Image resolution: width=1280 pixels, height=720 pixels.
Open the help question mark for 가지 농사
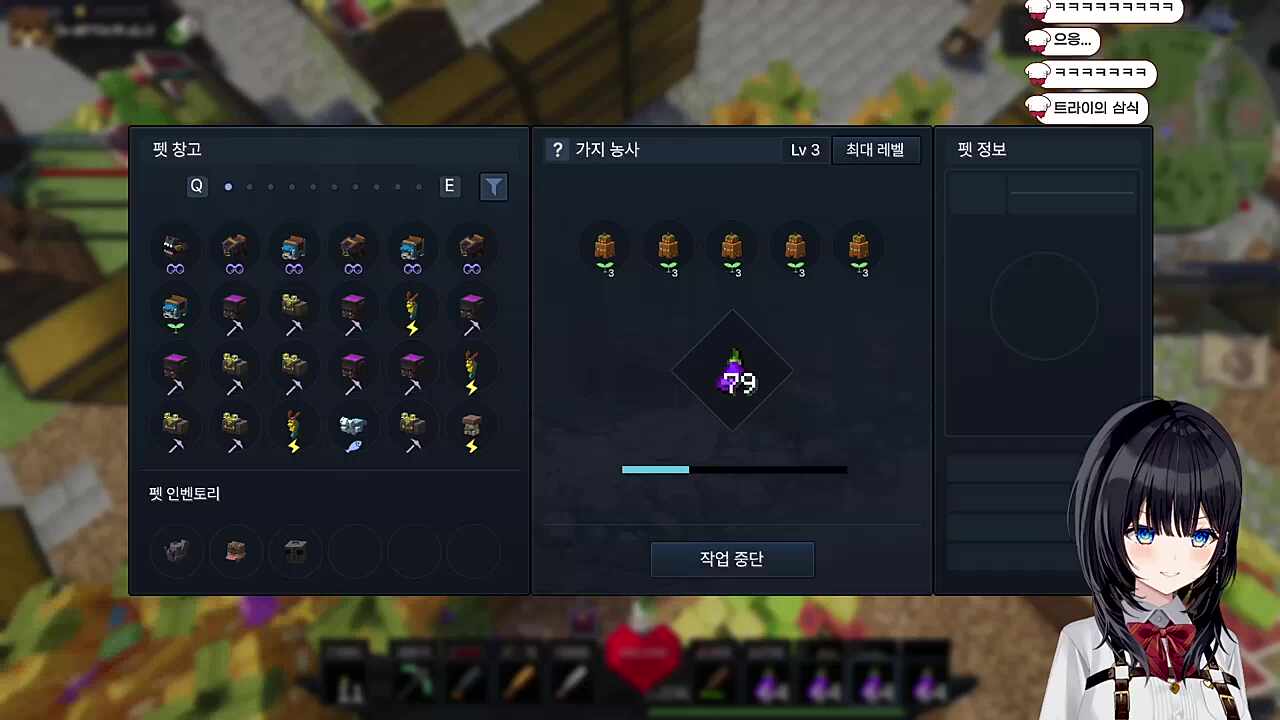click(x=557, y=149)
